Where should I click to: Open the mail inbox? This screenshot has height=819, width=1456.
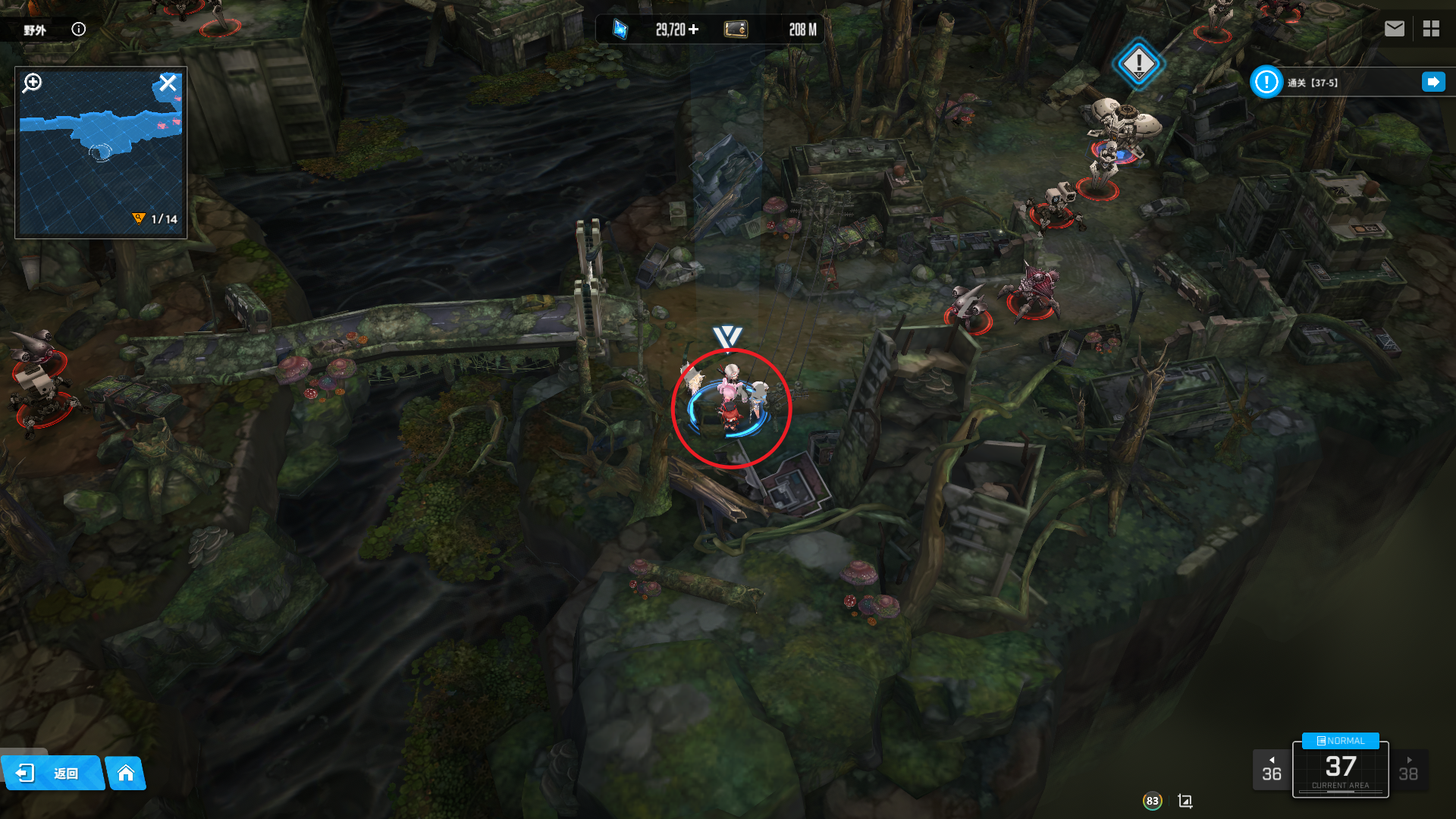click(1395, 29)
